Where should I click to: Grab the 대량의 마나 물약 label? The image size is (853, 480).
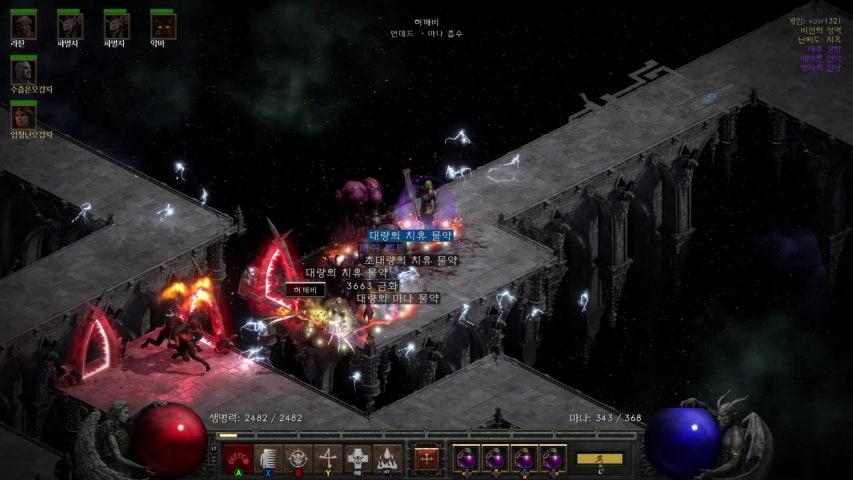pyautogui.click(x=398, y=297)
